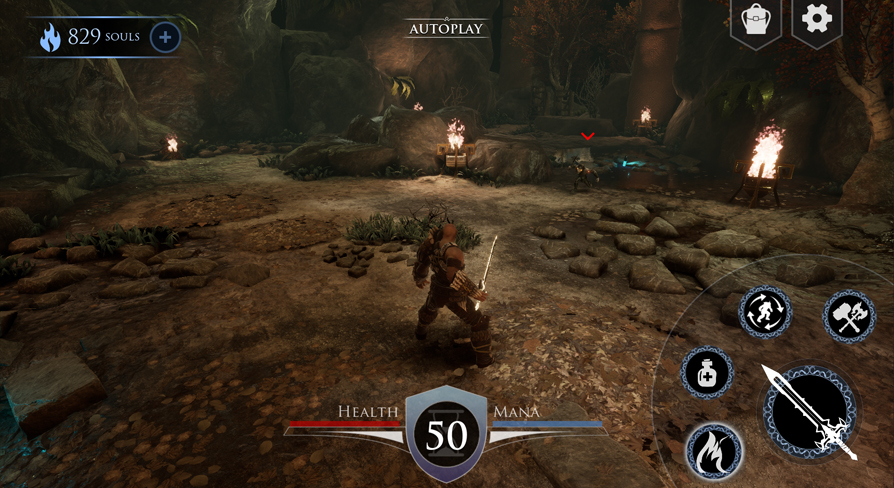Drink the potion
894x488 pixels.
pyautogui.click(x=707, y=373)
